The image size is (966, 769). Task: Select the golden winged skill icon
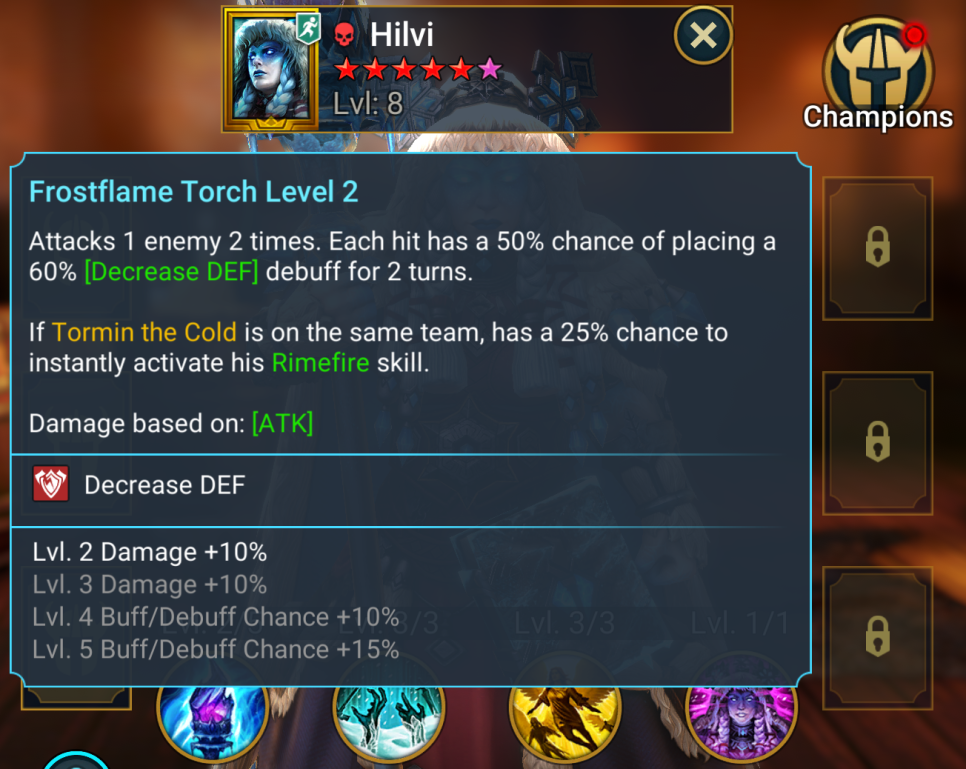pos(565,718)
